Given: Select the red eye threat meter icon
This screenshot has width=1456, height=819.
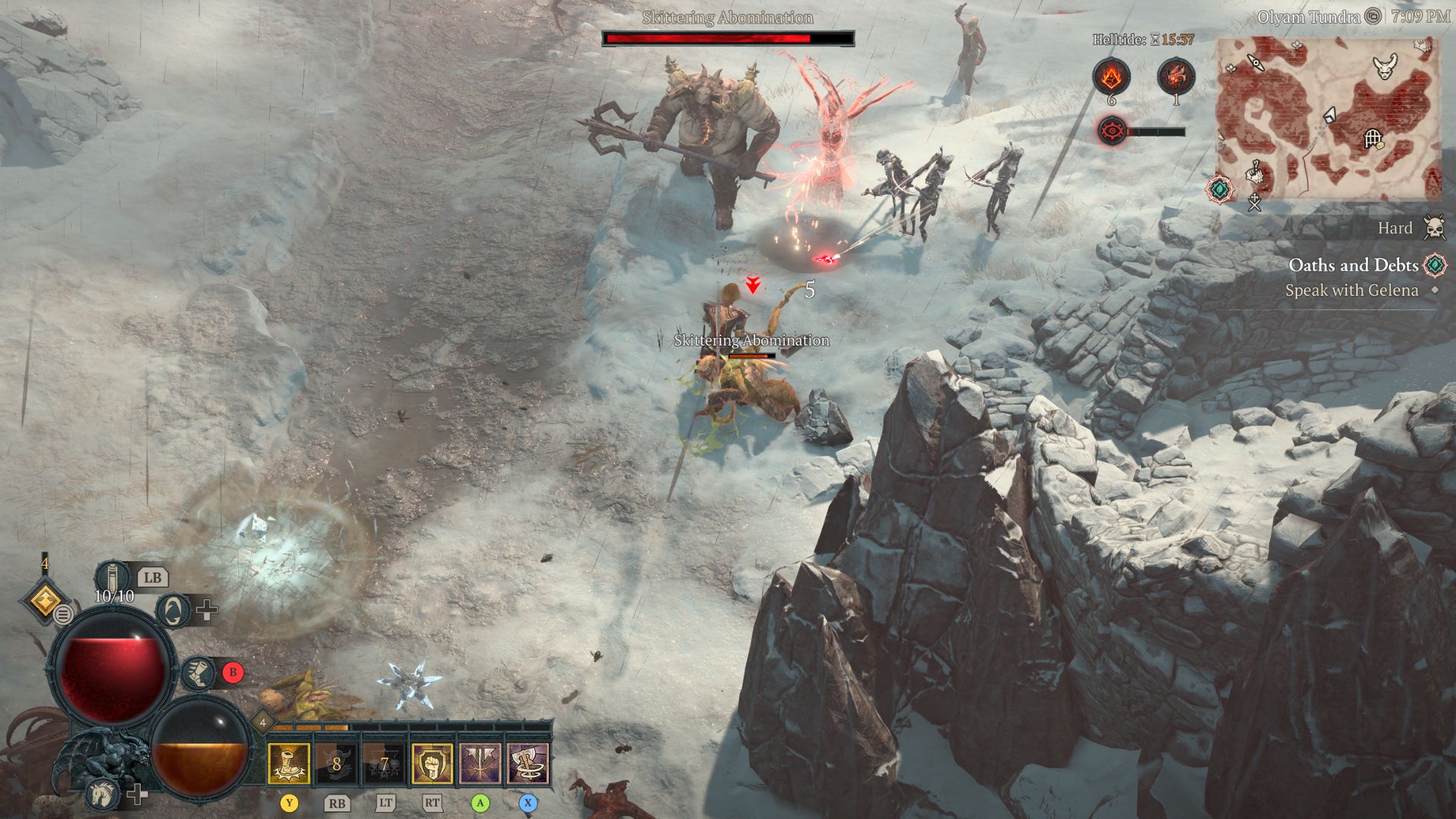Looking at the screenshot, I should click(1112, 131).
